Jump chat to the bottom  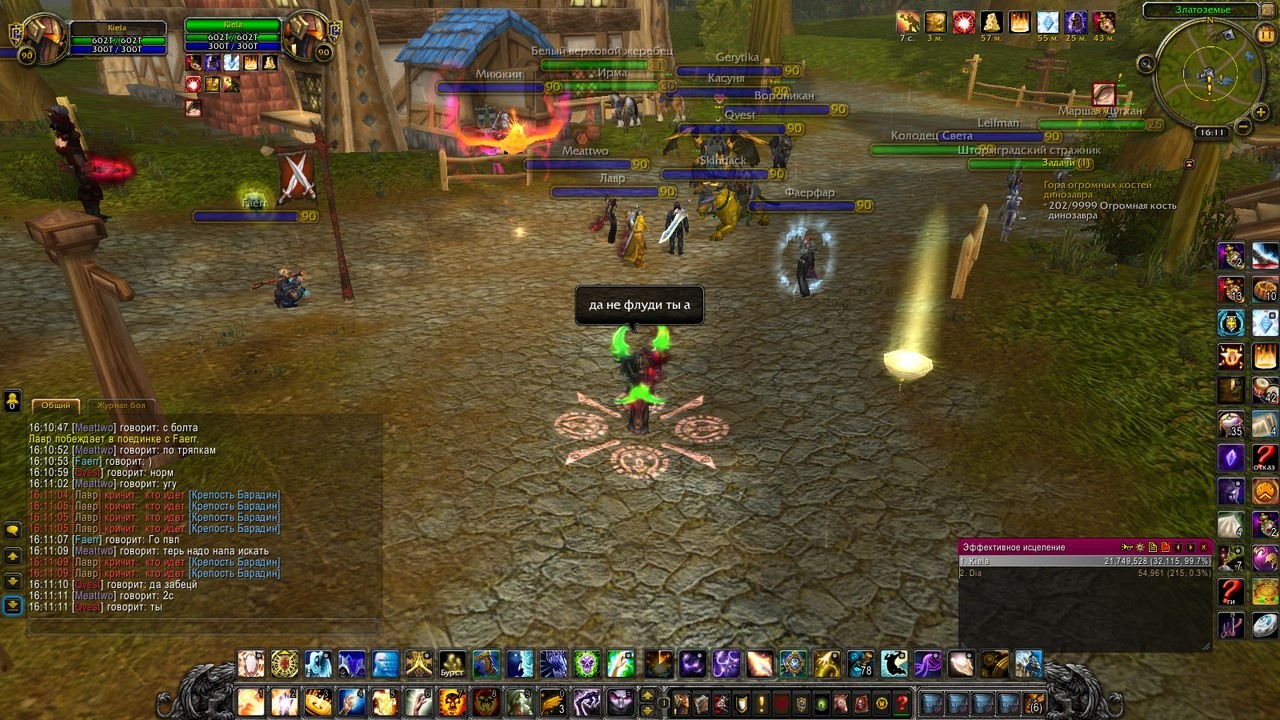coord(13,605)
